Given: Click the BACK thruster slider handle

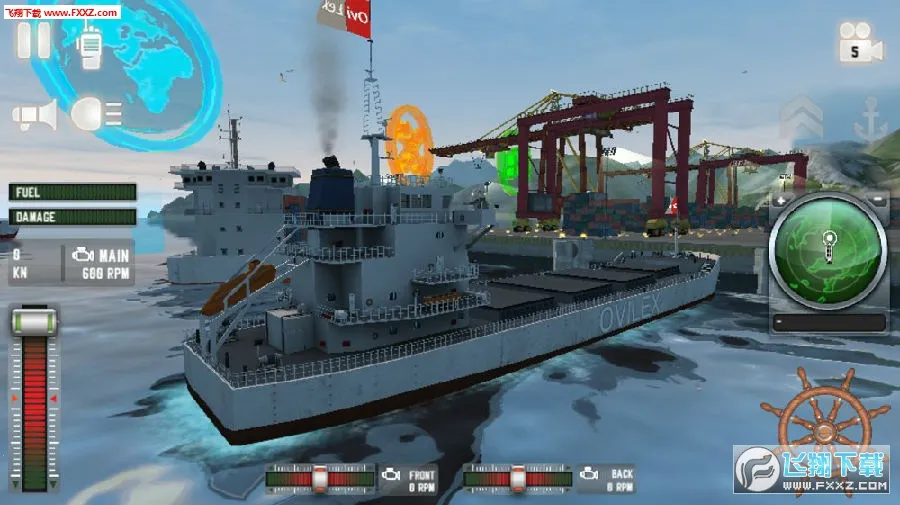Looking at the screenshot, I should pos(519,478).
